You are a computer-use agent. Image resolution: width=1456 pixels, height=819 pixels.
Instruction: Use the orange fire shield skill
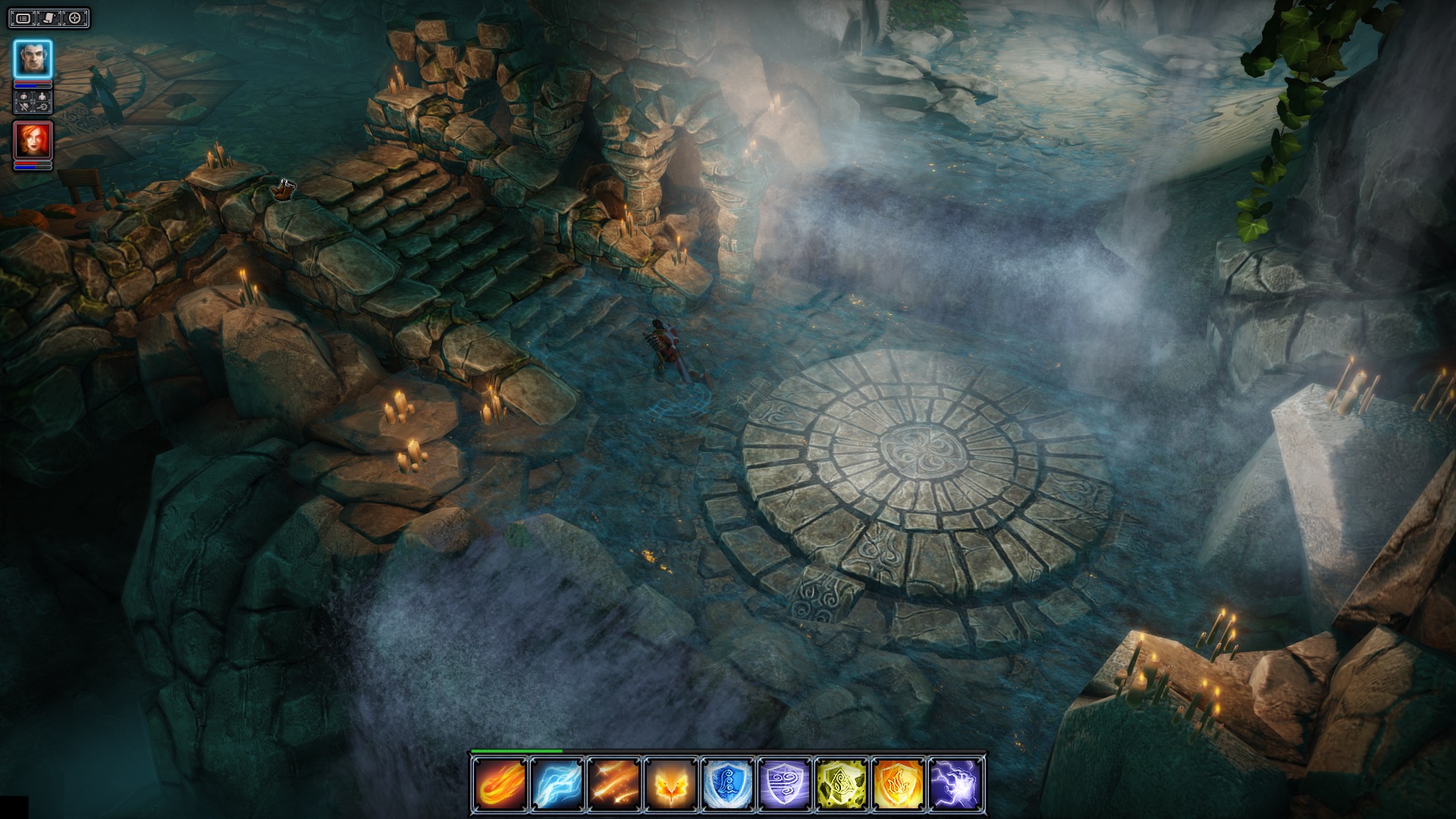(899, 784)
